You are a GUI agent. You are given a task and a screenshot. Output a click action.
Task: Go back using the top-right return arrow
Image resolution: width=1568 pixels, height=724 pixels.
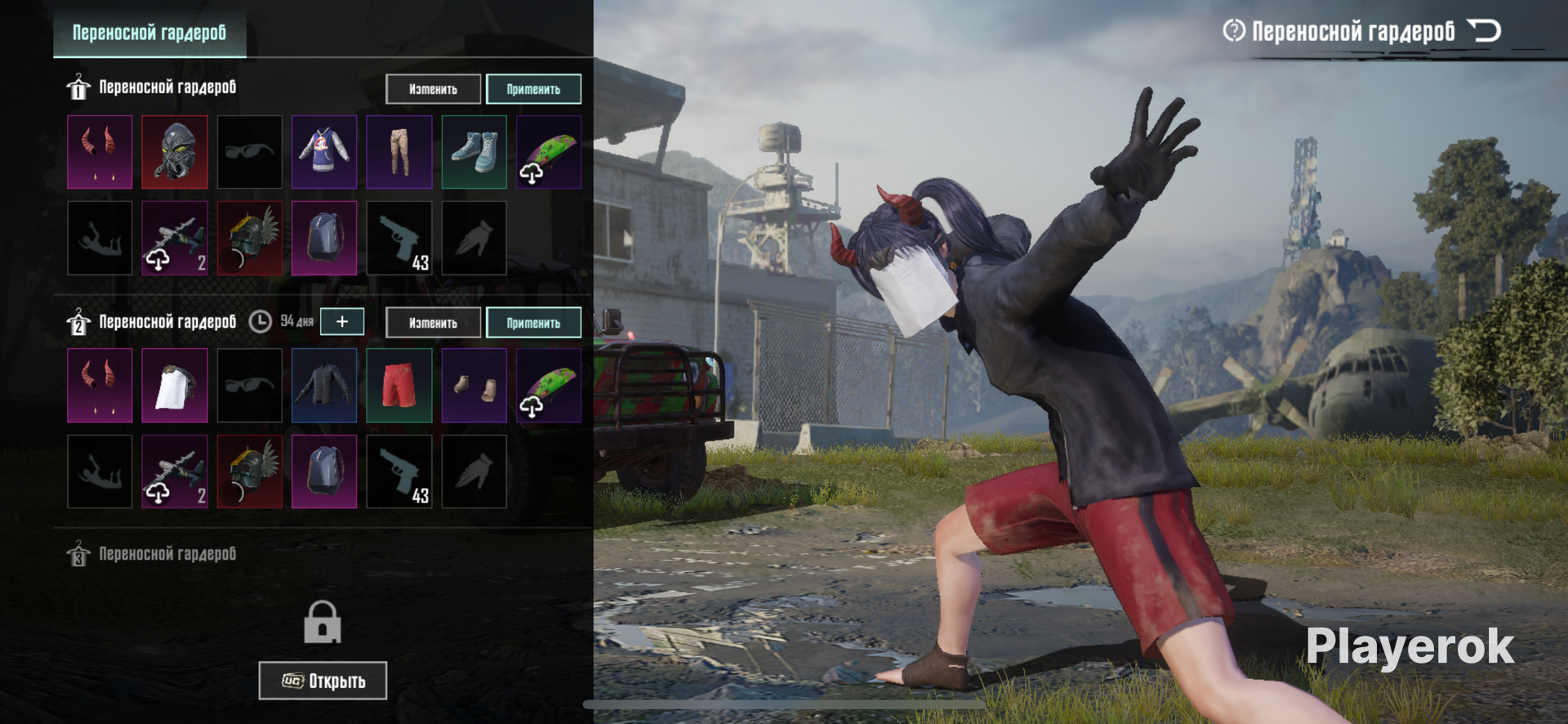click(x=1484, y=31)
